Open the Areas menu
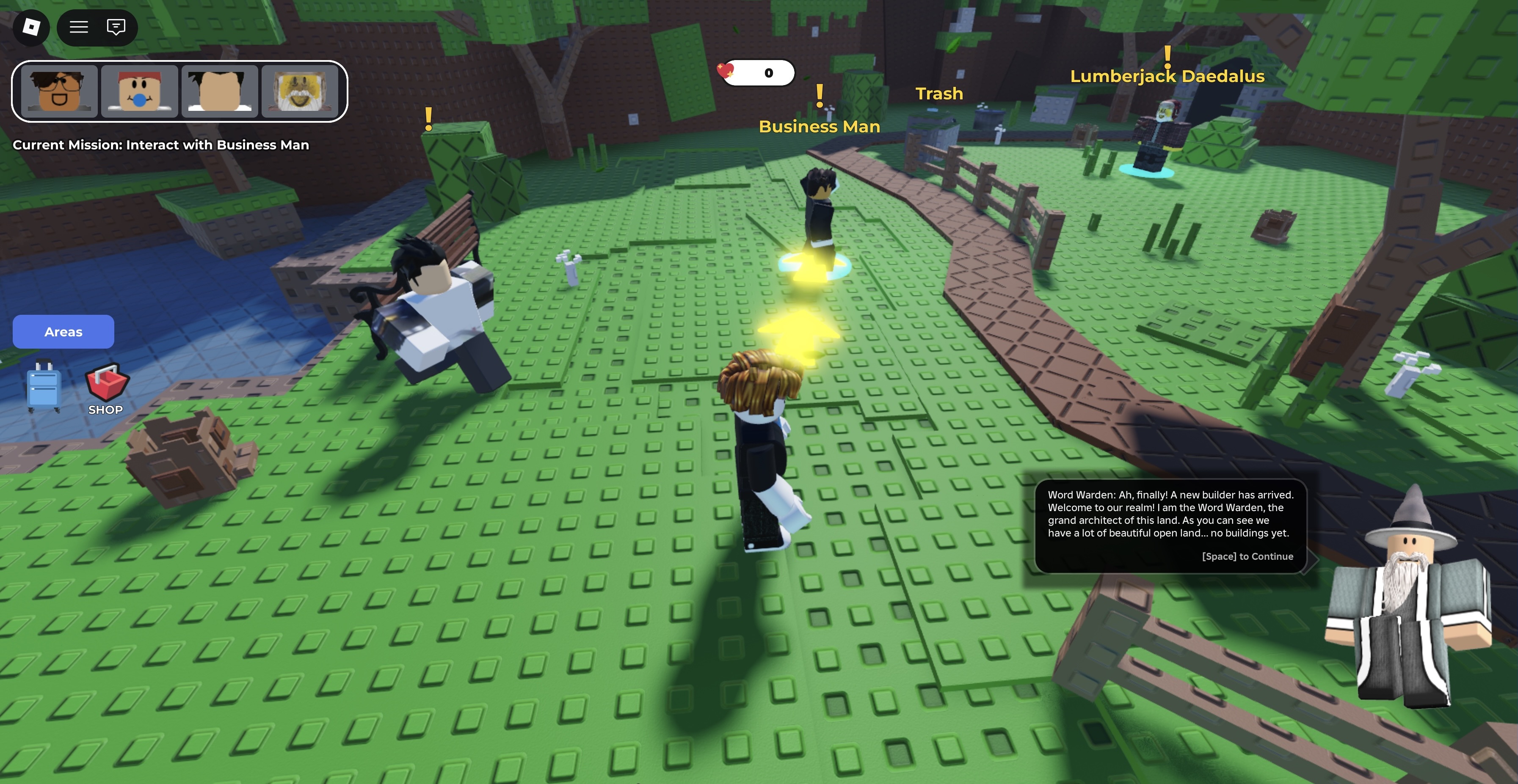 [x=63, y=332]
